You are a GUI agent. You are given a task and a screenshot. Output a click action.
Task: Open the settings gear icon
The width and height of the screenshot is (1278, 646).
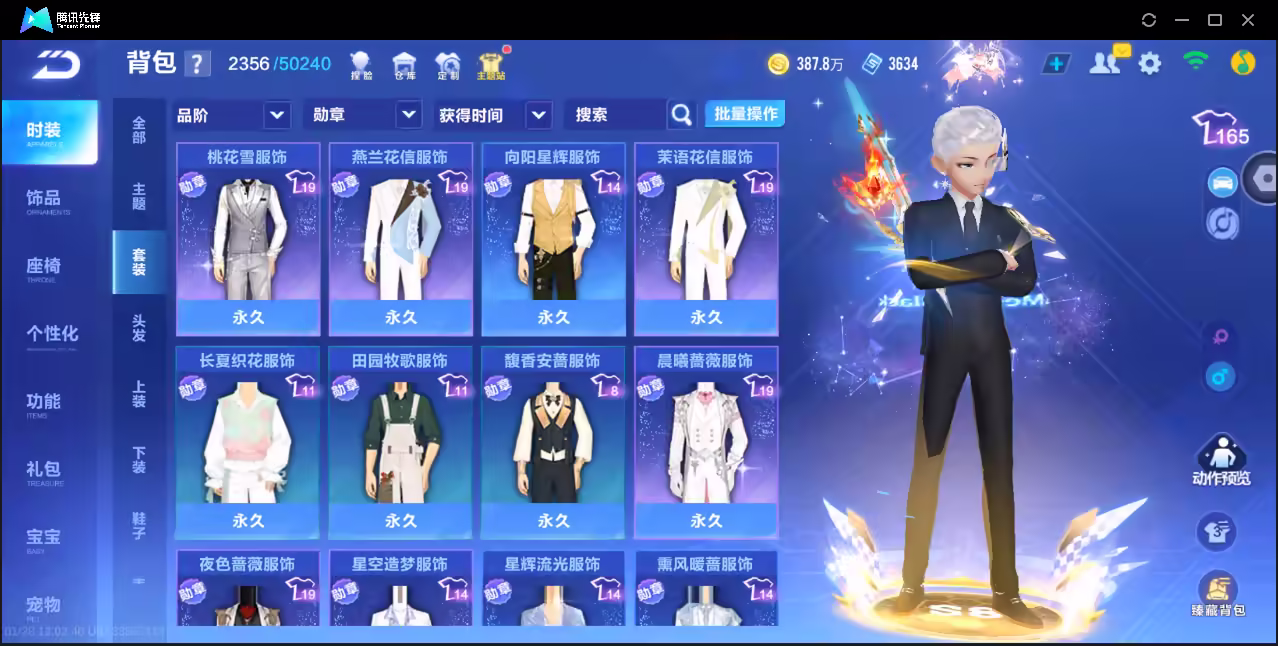(x=1150, y=64)
